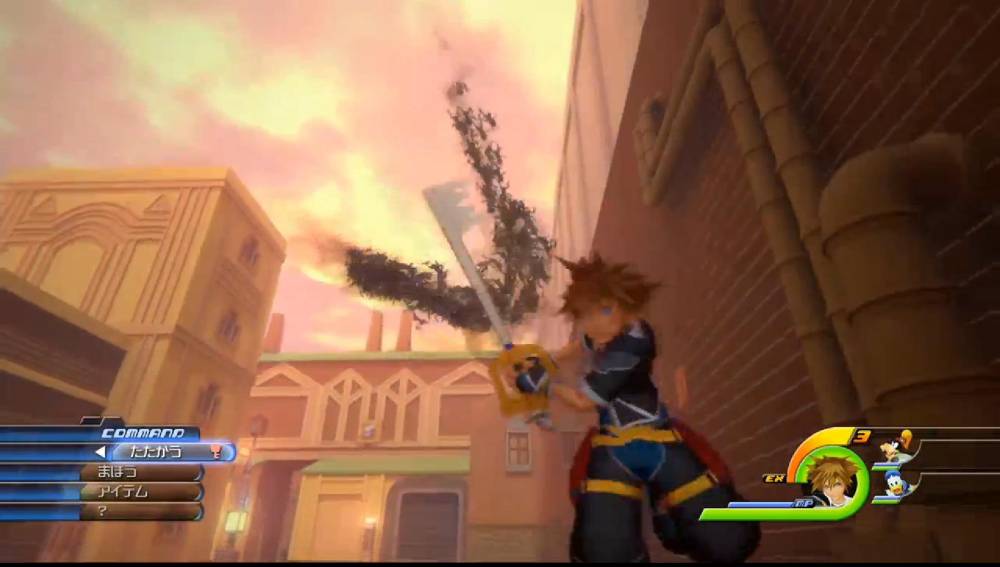Screen dimensions: 1000x567
Task: Click Sora's portrait in the HUD
Action: (x=828, y=478)
